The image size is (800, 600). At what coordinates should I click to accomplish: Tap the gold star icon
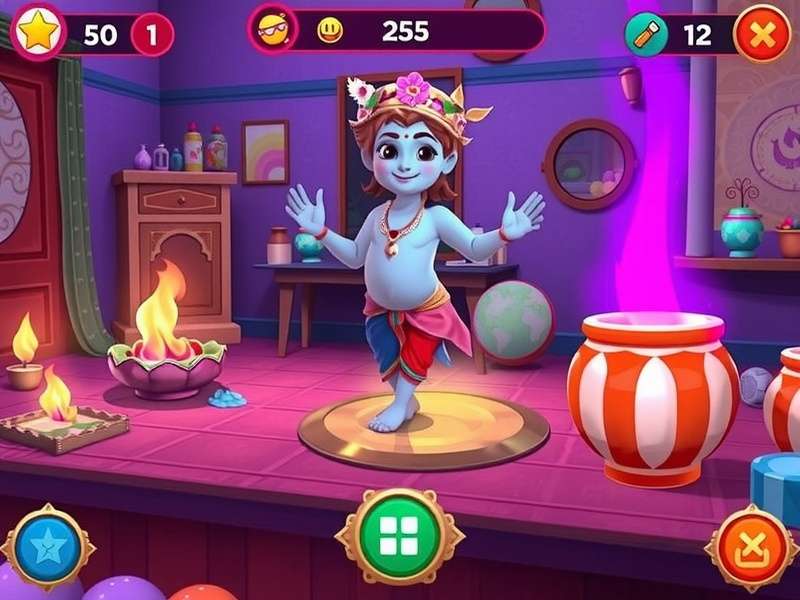tap(38, 34)
